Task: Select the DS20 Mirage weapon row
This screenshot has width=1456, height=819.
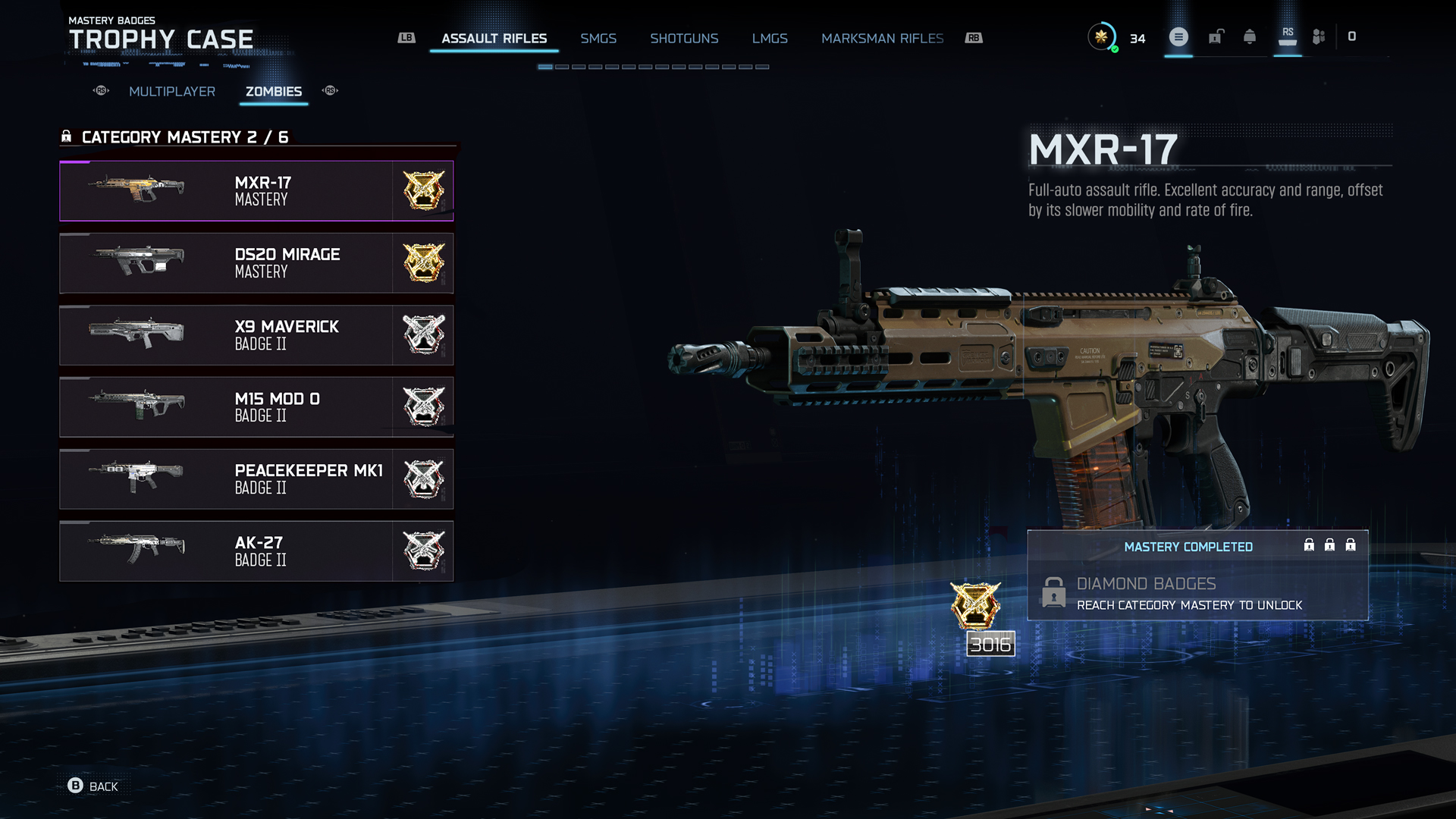Action: click(x=256, y=263)
